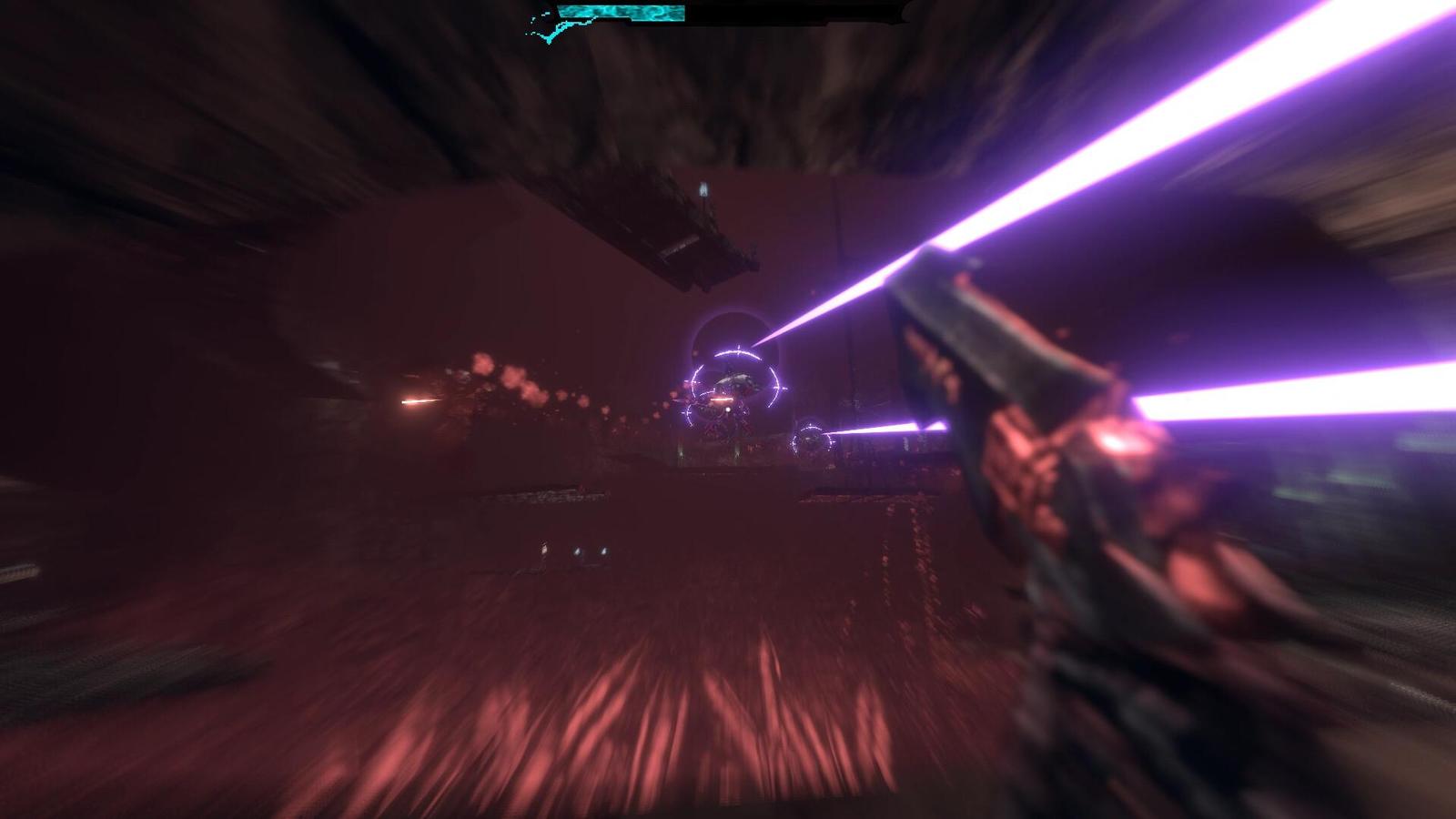Click the crosshair marker above the drone

point(739,346)
